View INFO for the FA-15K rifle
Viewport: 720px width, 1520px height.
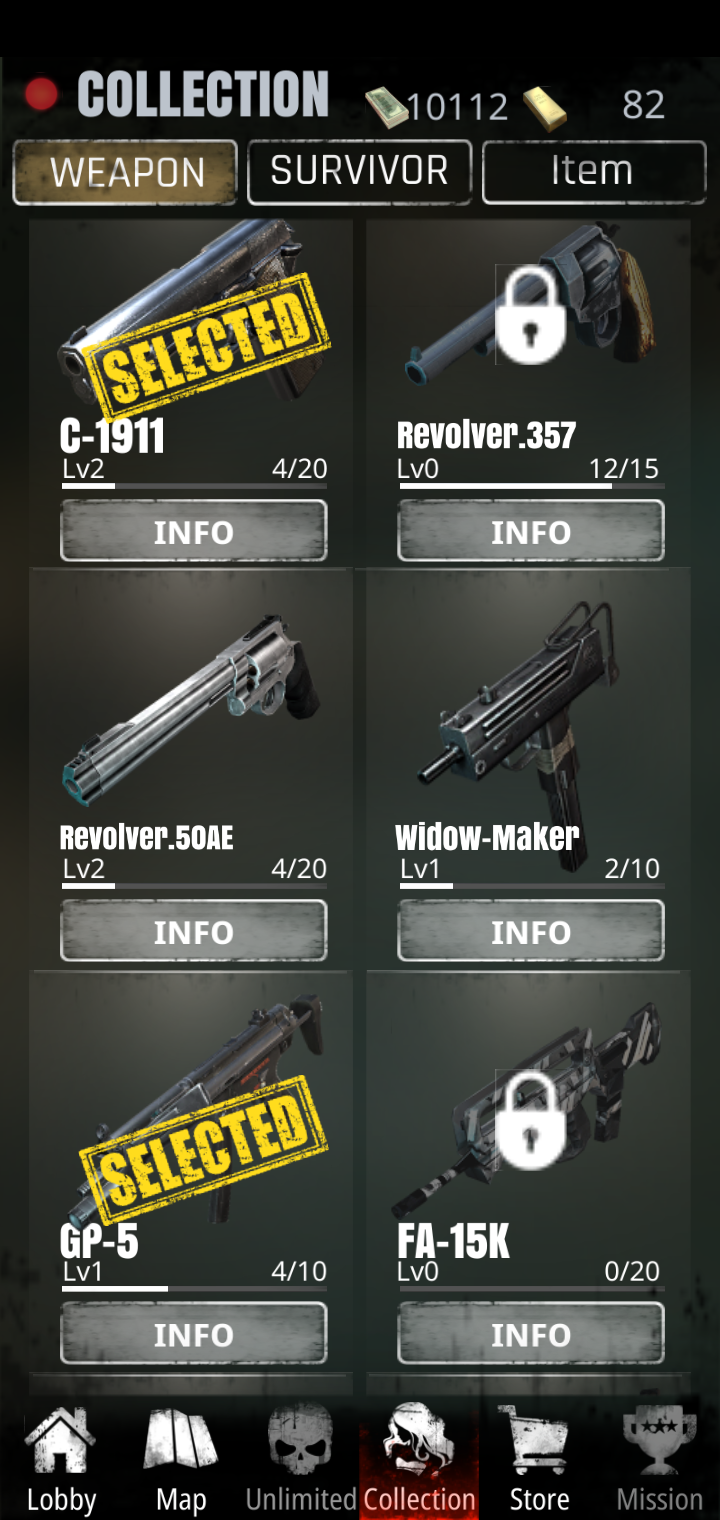531,1333
